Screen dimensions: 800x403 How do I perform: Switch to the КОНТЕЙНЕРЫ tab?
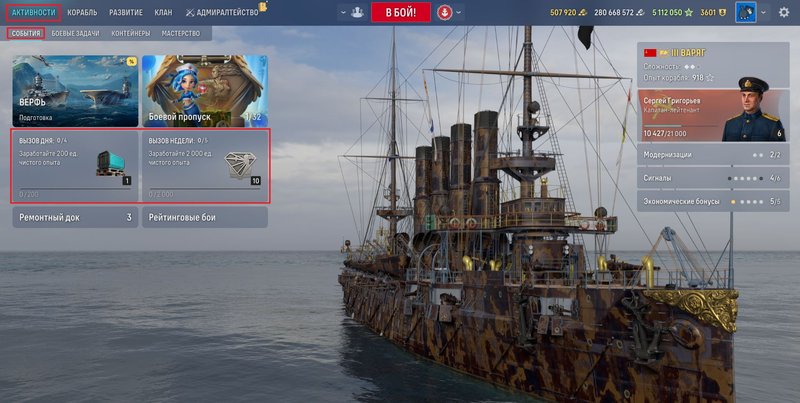[x=130, y=33]
